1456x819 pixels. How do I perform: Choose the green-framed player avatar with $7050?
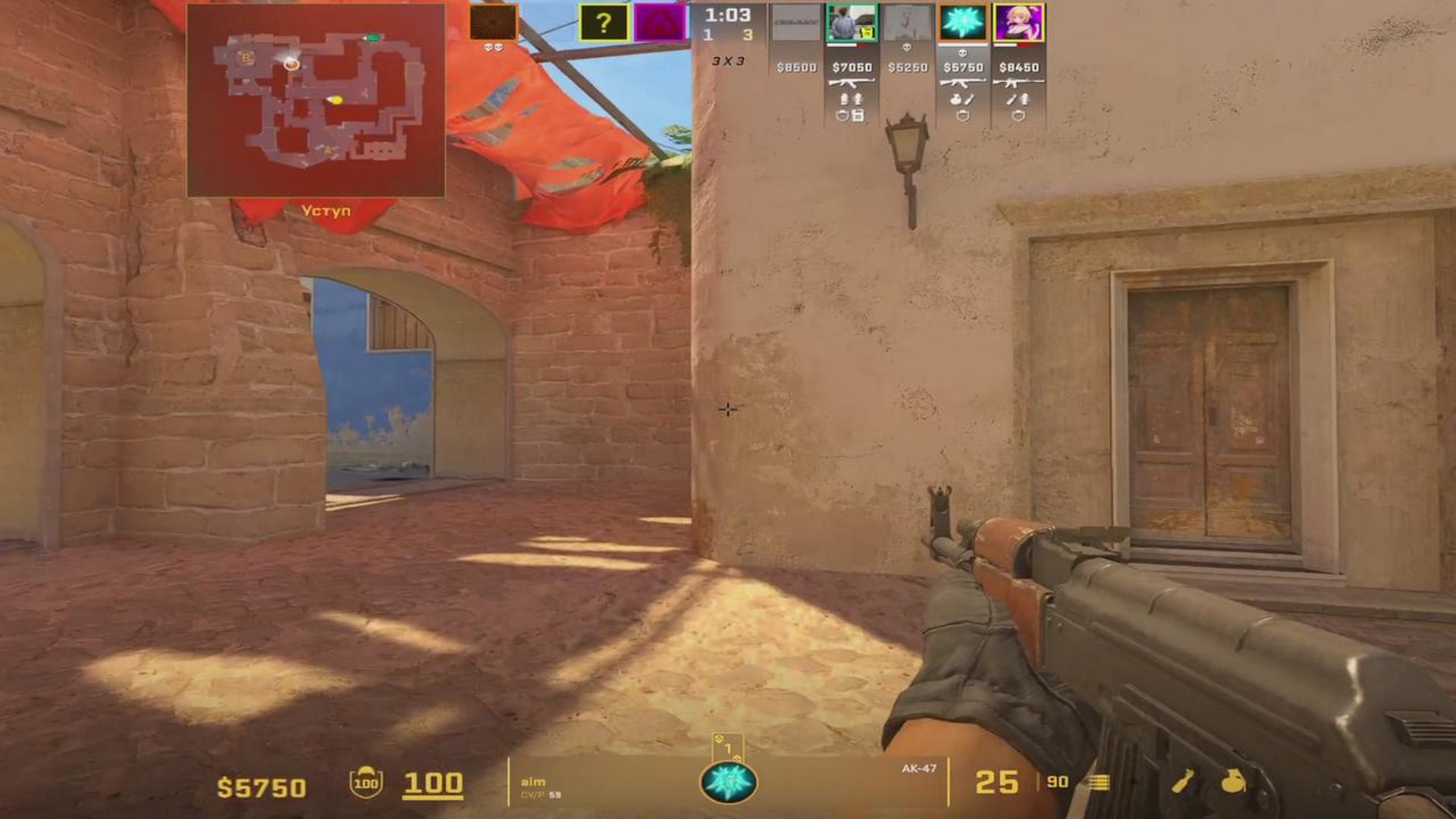(852, 23)
